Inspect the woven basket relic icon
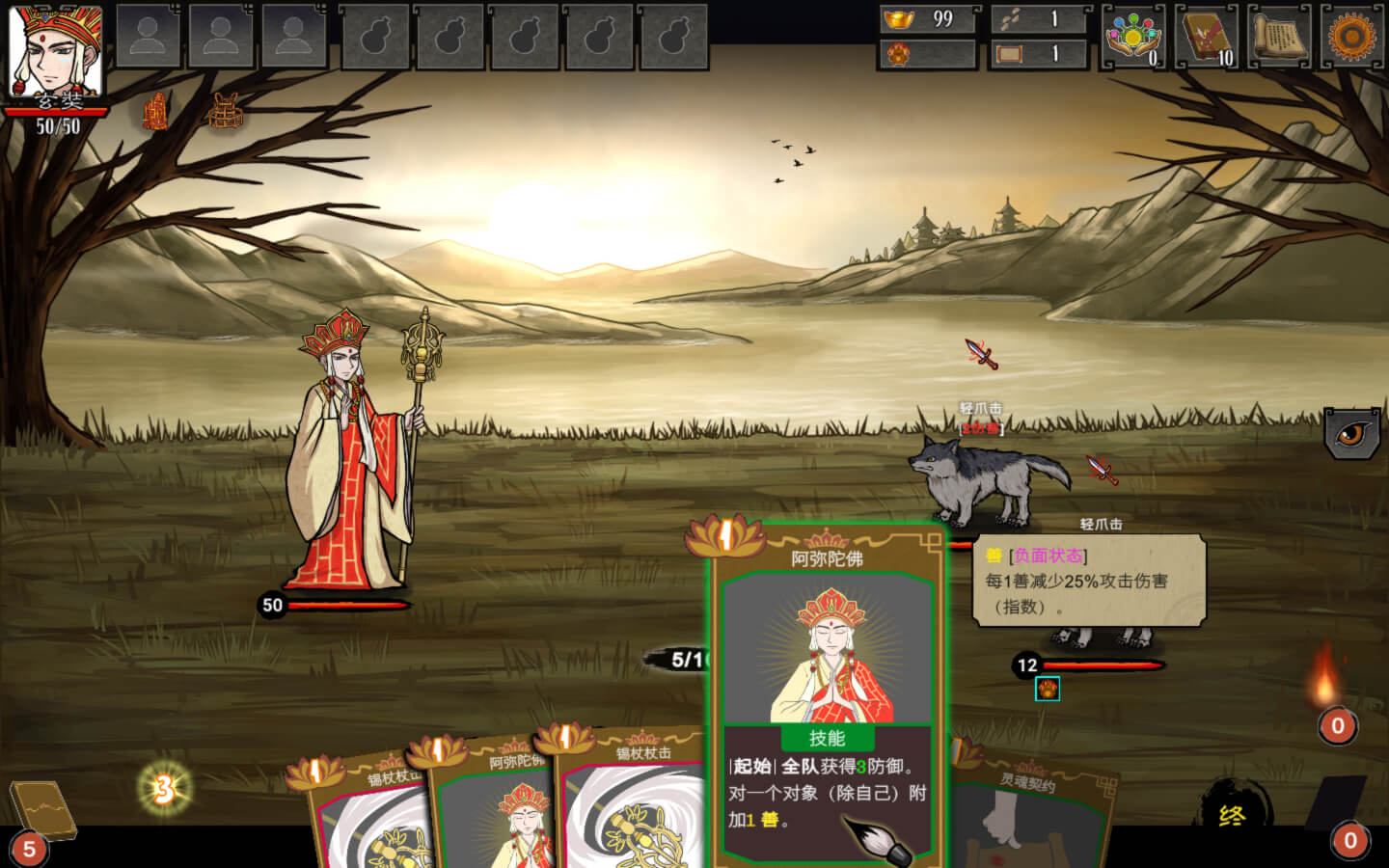The image size is (1389, 868). click(225, 112)
